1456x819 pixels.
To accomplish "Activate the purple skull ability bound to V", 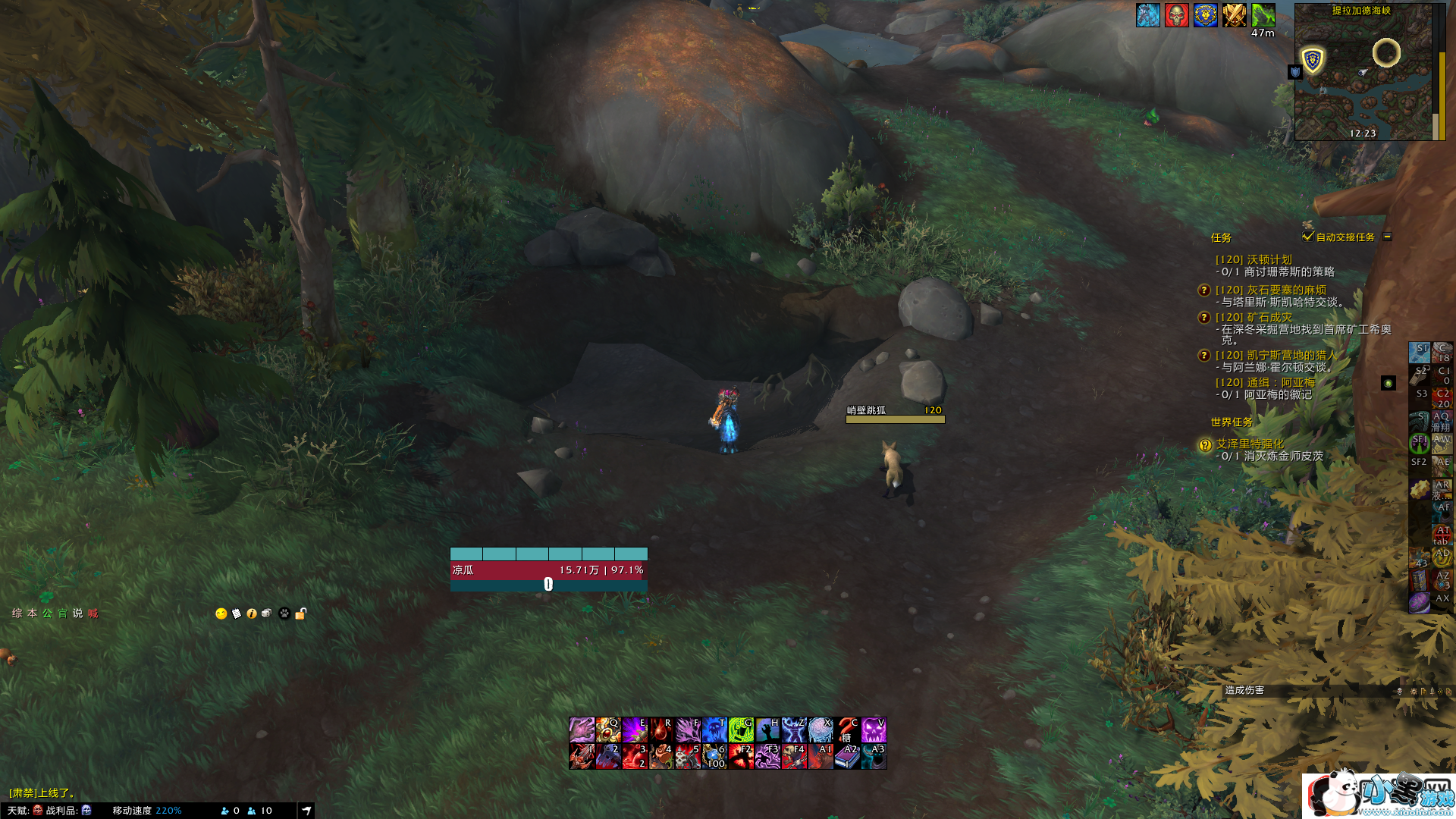I will coord(874,730).
